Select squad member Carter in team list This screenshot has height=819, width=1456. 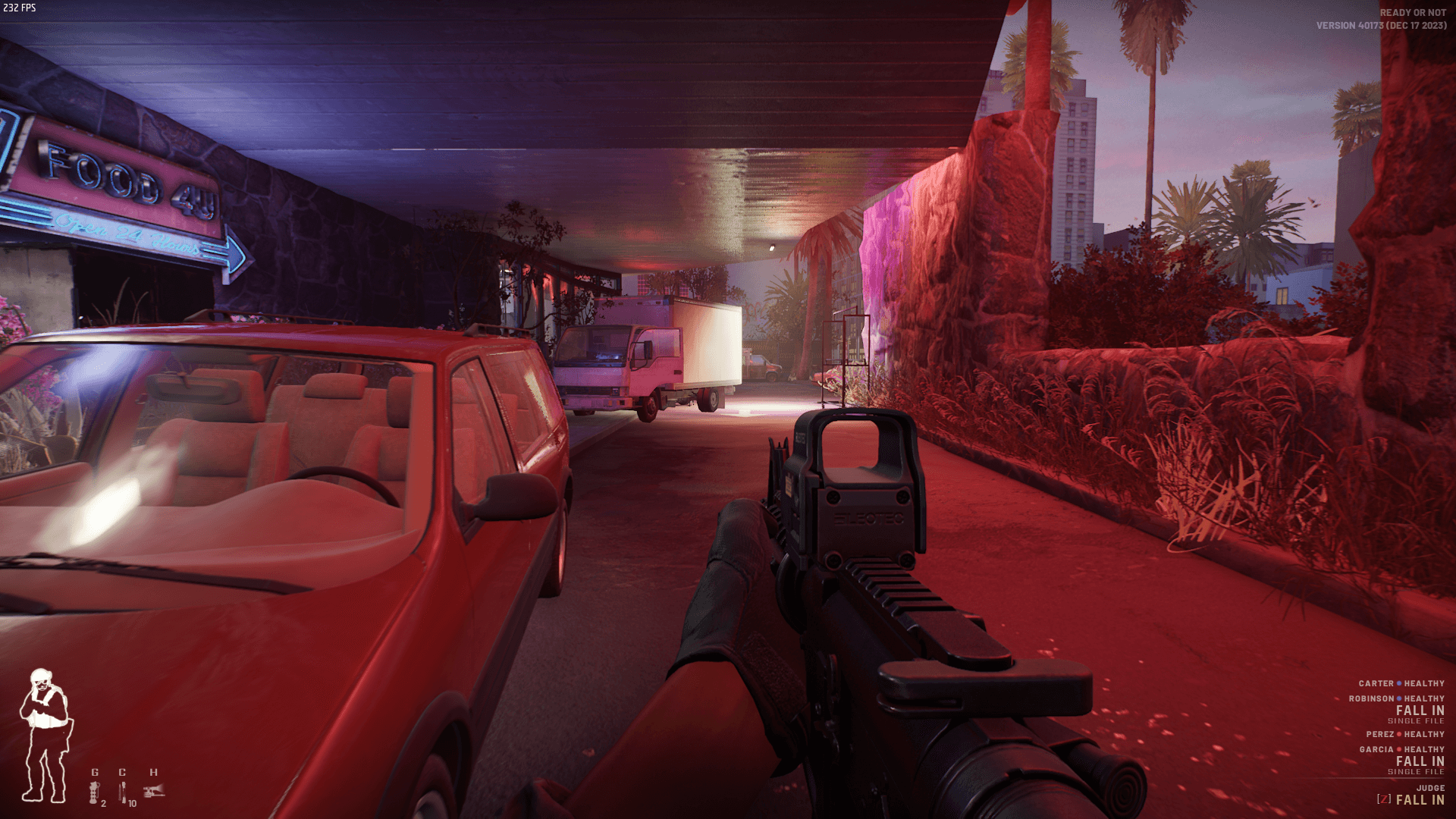pyautogui.click(x=1376, y=683)
